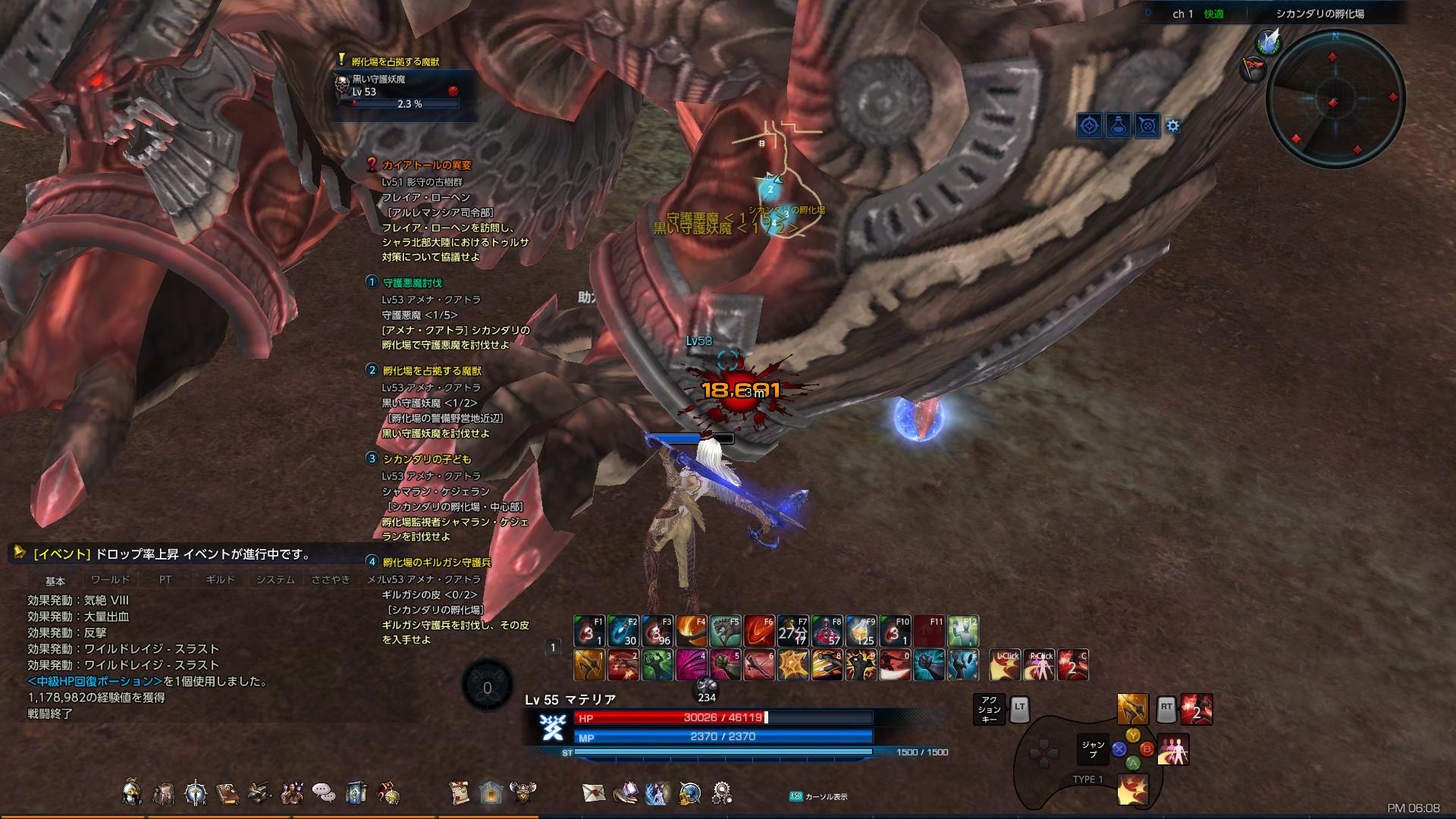Screen dimensions: 1456x819
Task: Use the yellow burst skill in slot 7
Action: click(792, 665)
